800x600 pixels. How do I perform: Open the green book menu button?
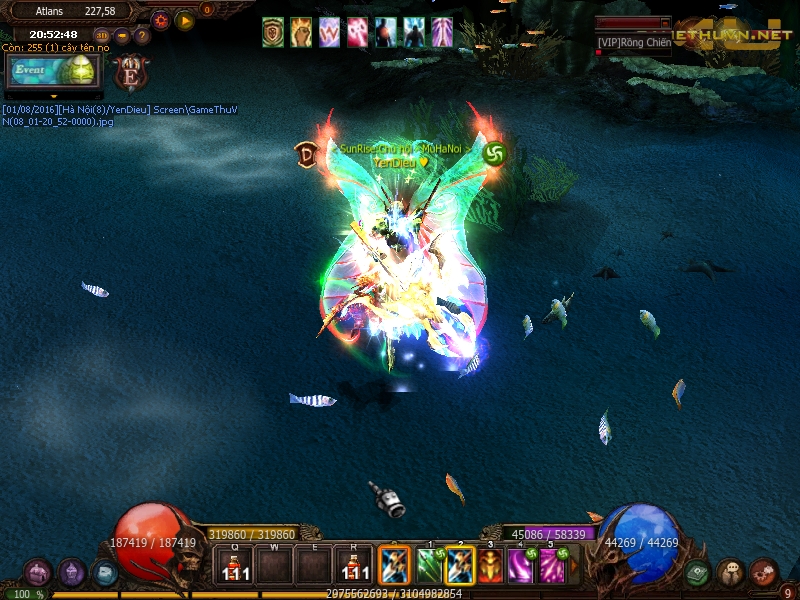[698, 572]
